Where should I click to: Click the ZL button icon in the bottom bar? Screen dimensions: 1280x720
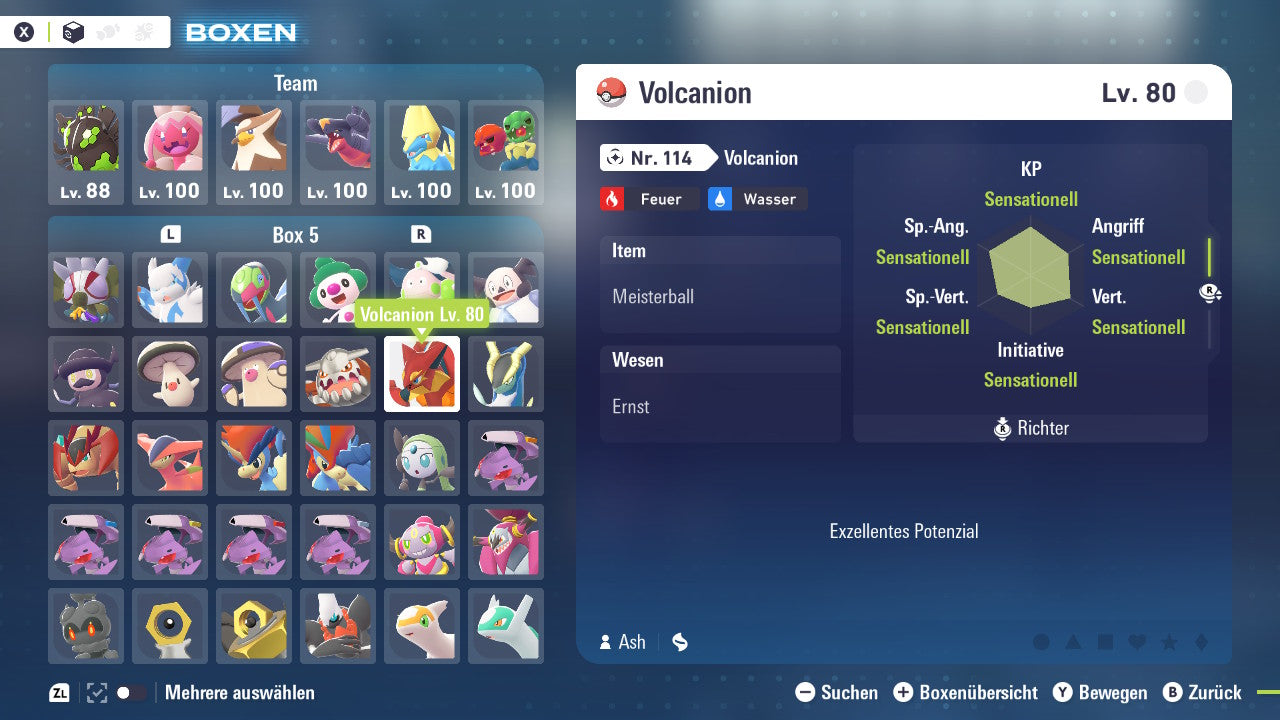[x=58, y=692]
